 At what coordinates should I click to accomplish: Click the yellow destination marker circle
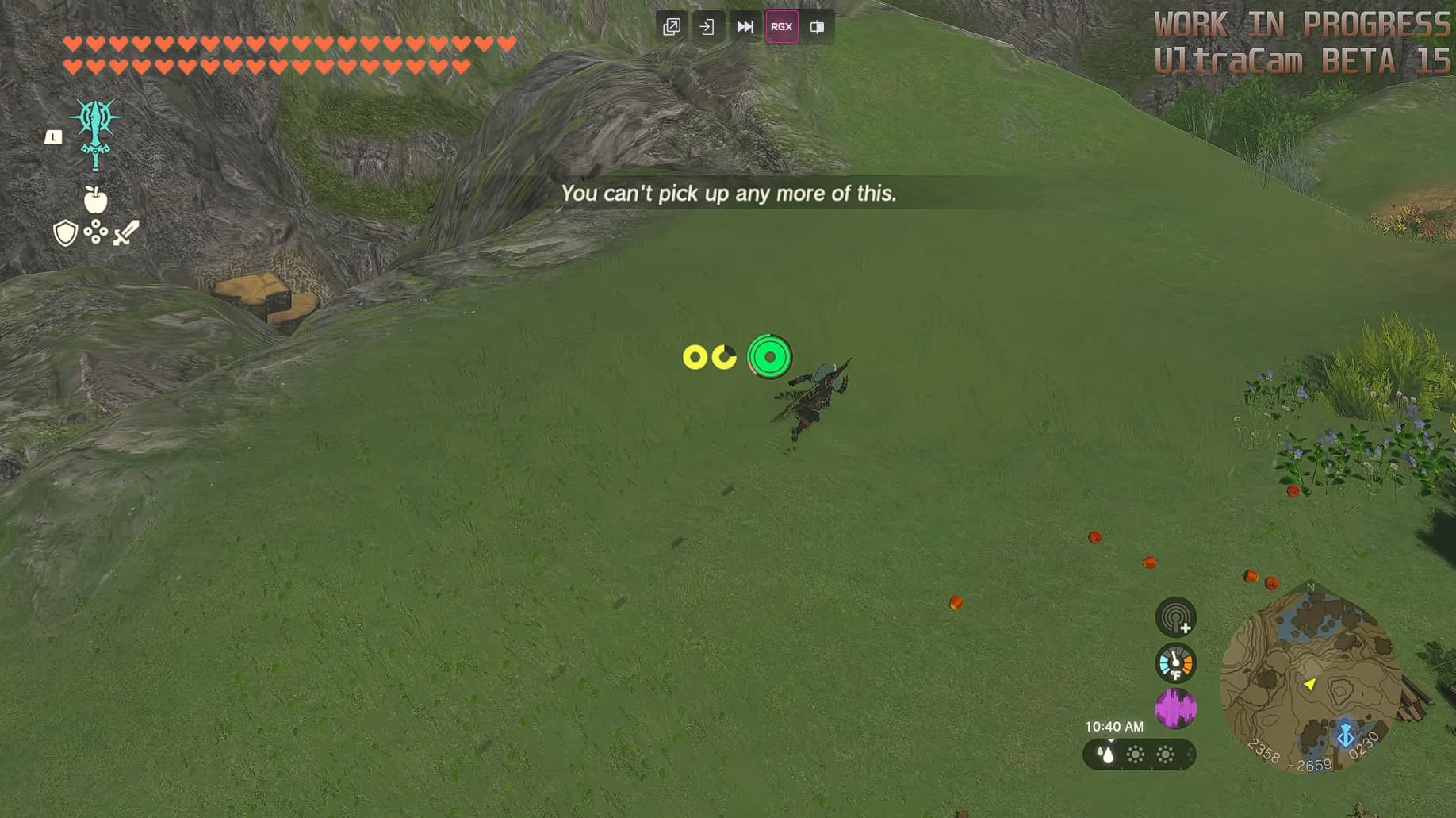click(x=696, y=357)
